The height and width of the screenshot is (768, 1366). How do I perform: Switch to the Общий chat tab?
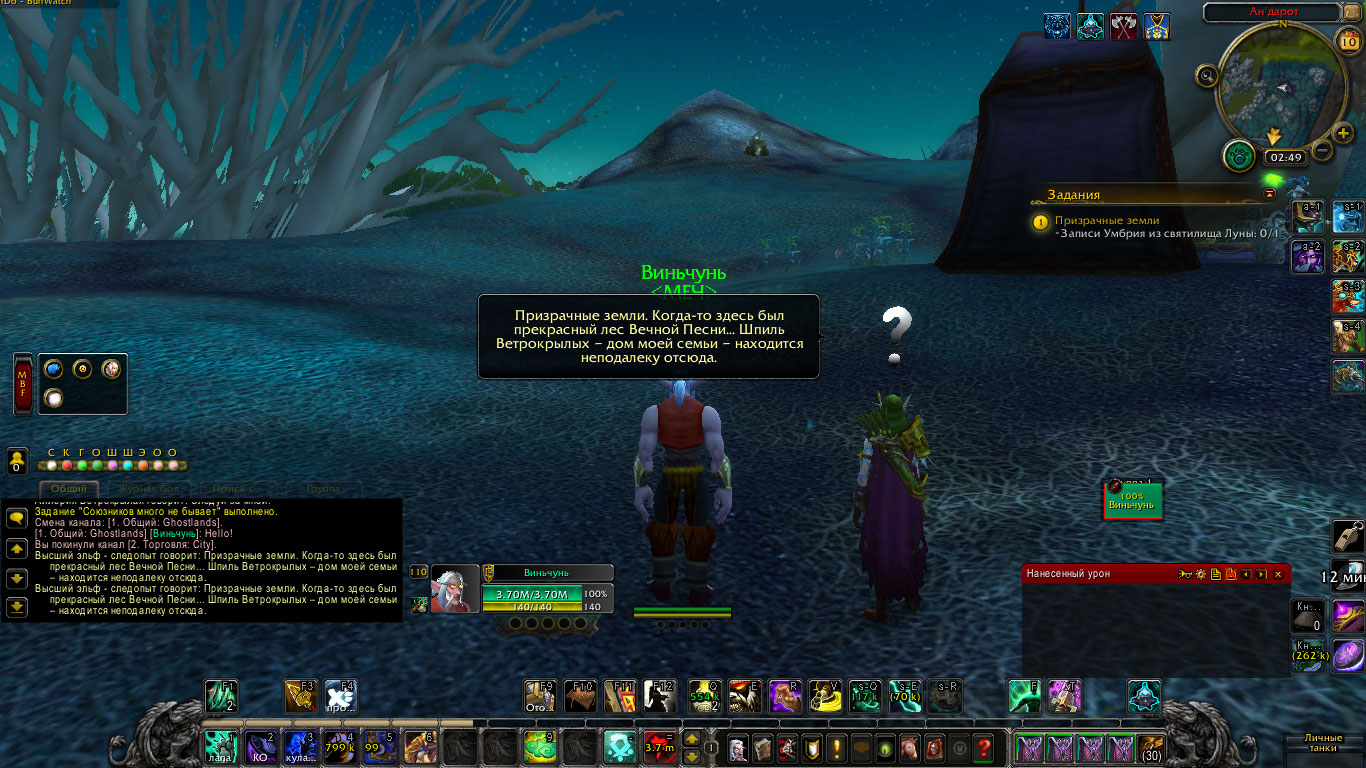click(68, 488)
